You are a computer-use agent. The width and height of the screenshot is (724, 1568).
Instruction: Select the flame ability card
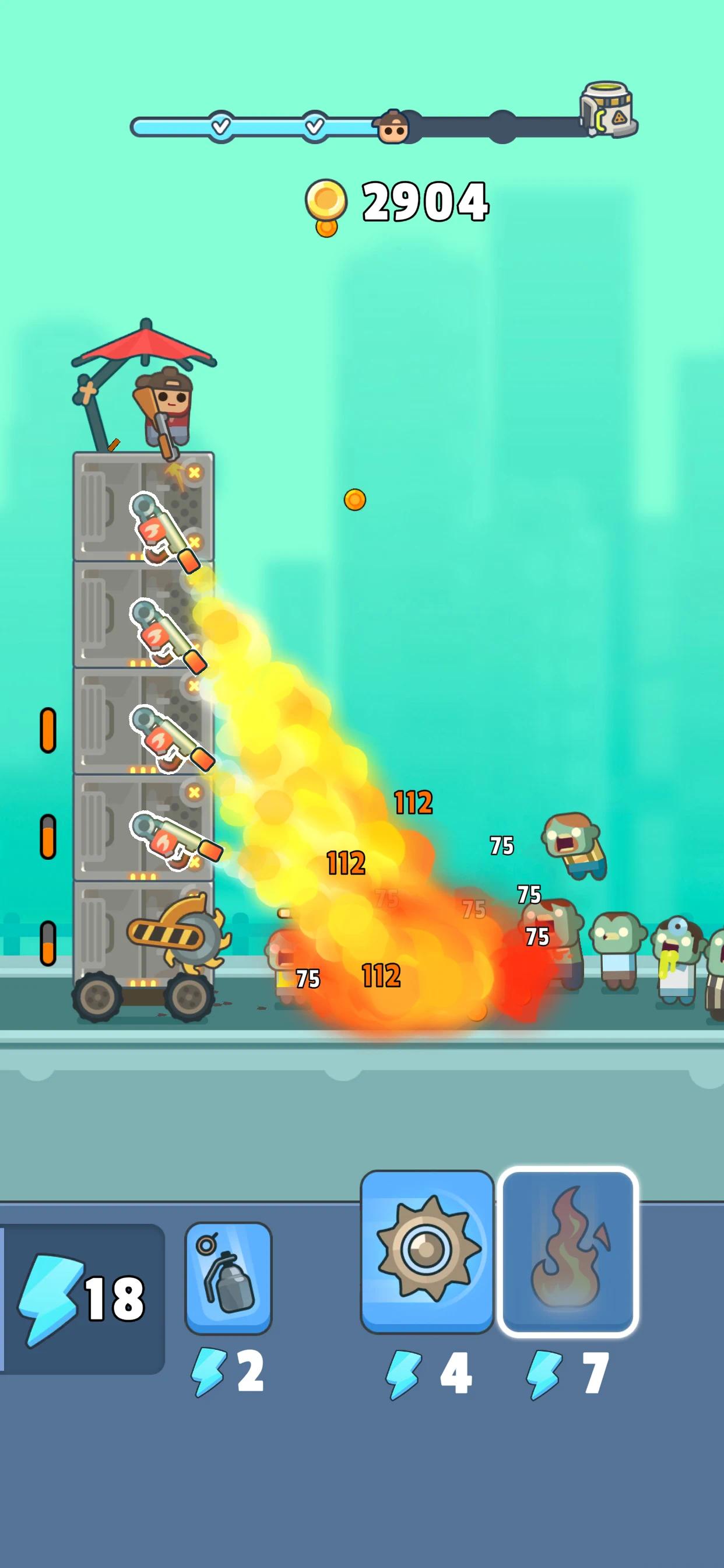coord(567,1251)
